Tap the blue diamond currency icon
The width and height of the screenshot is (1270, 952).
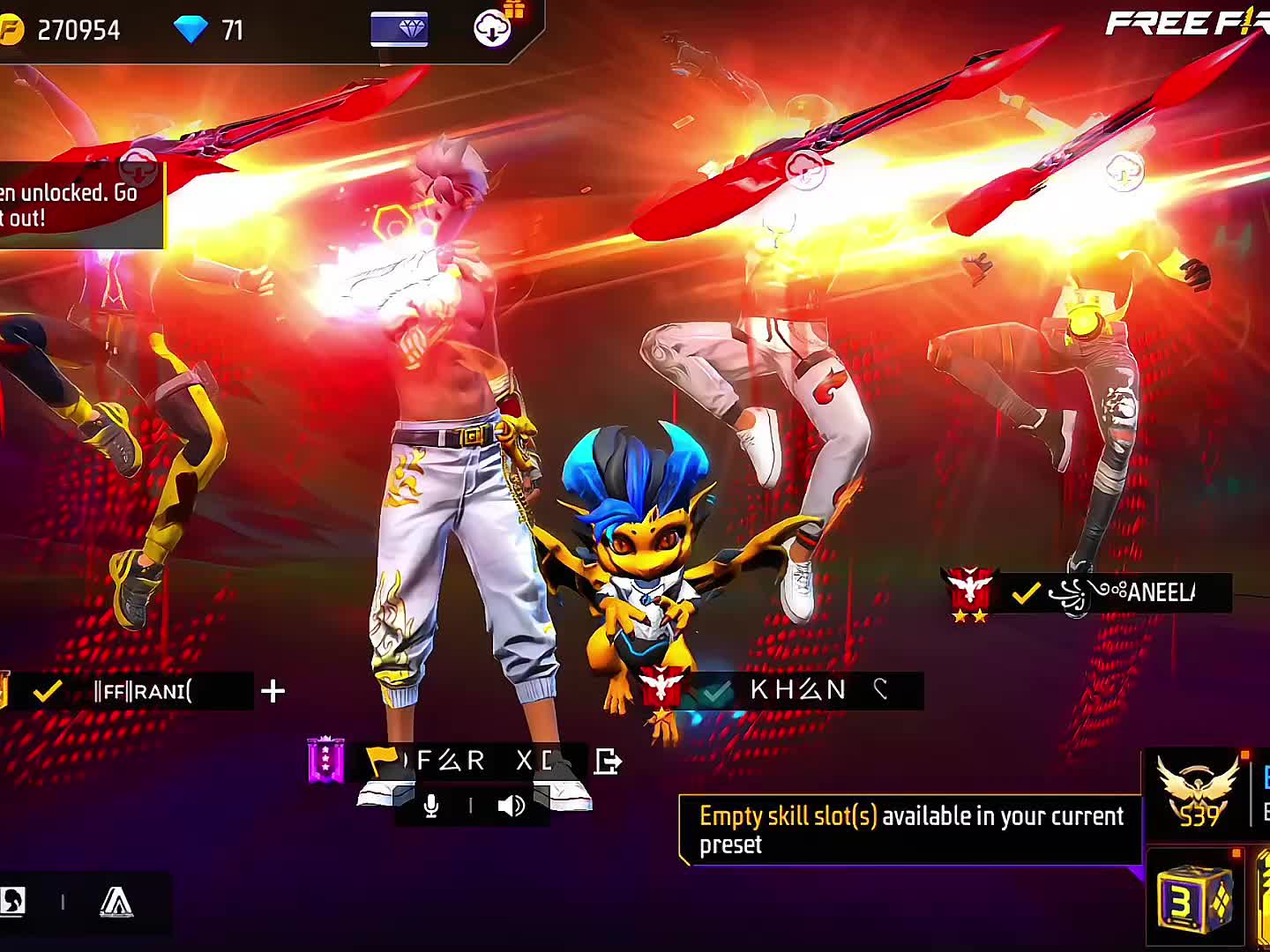pos(190,30)
